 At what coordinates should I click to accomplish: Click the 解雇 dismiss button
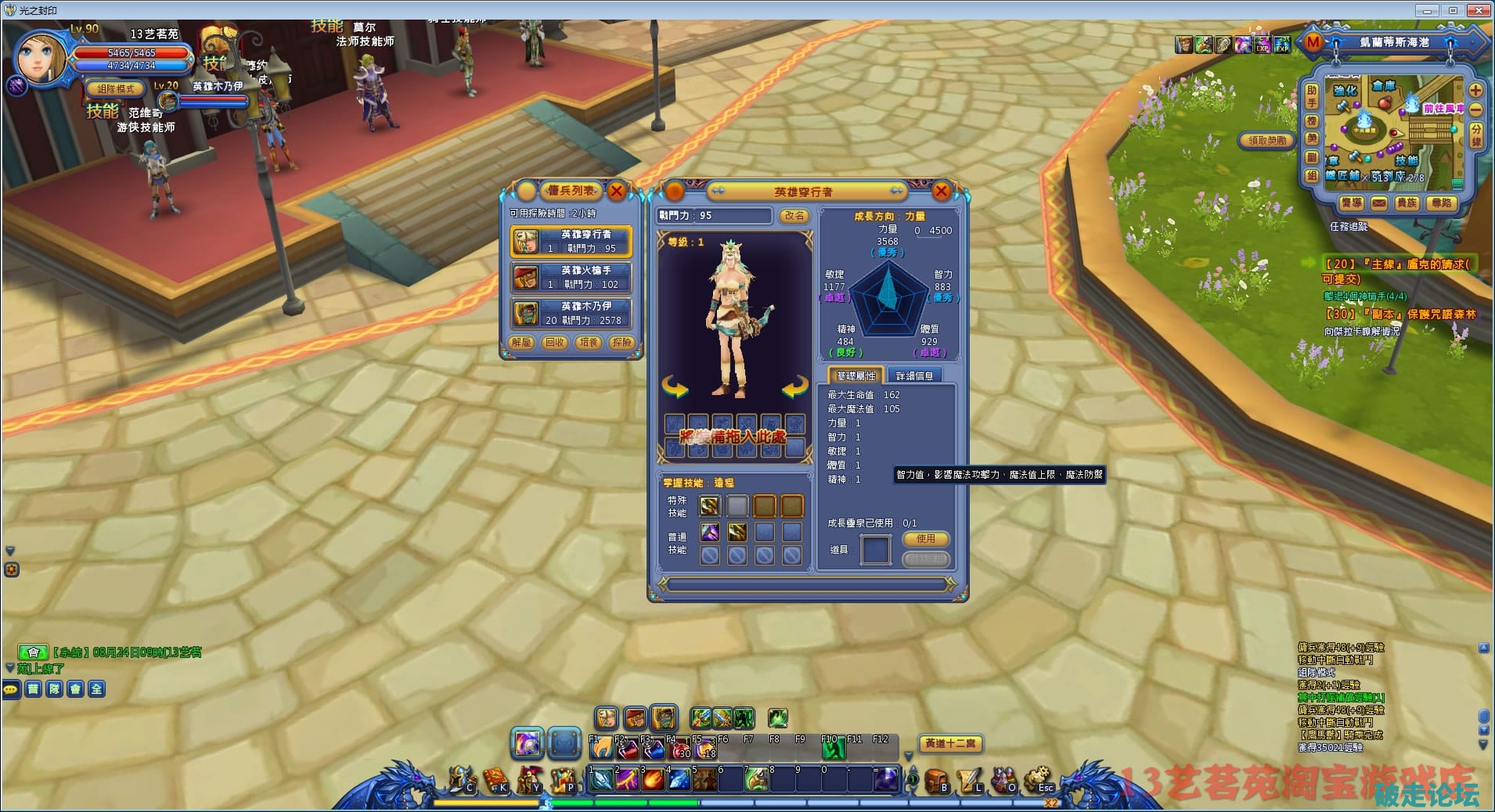[521, 343]
